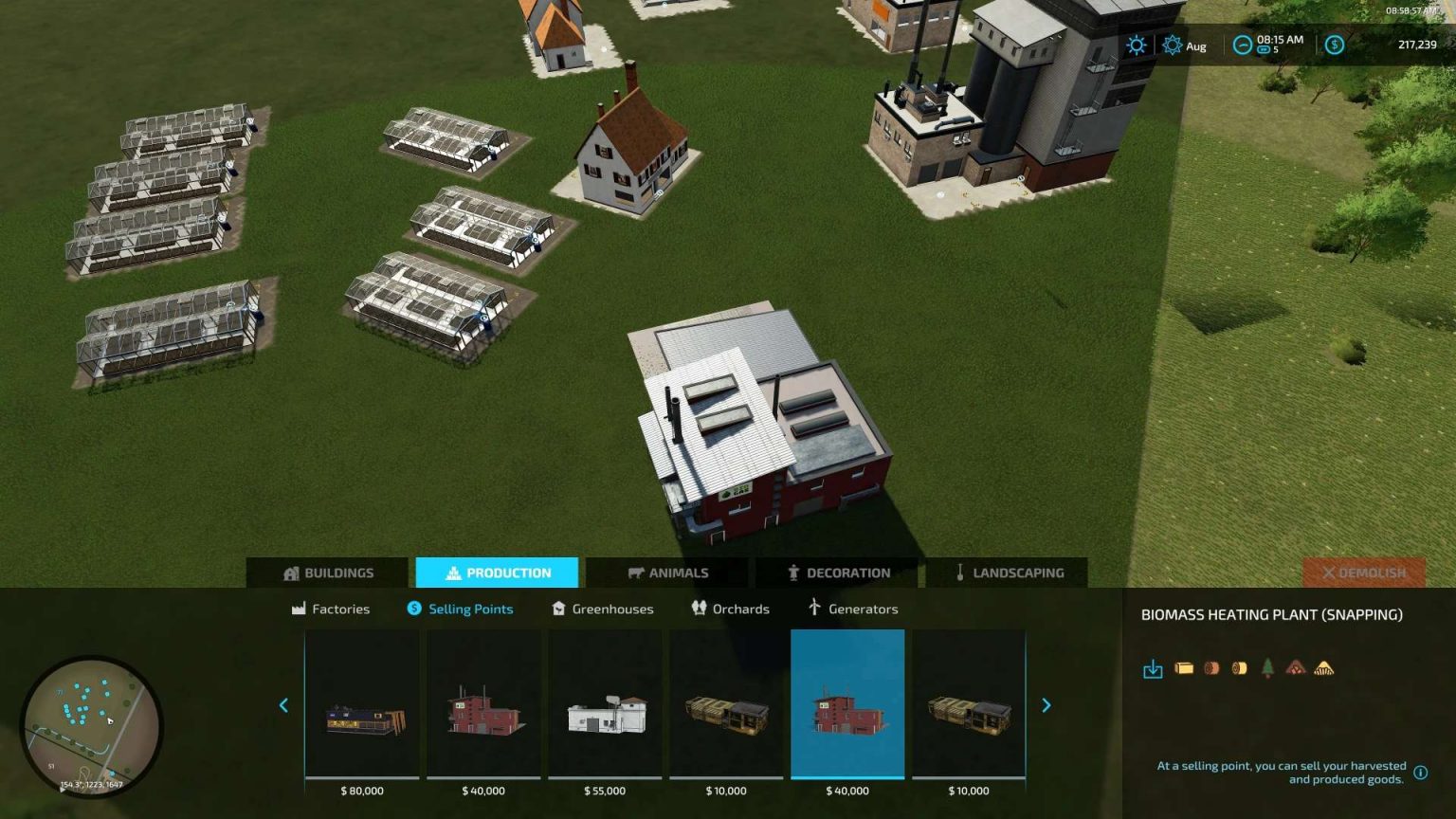Click the blue input goods icon
1456x819 pixels.
click(1153, 668)
